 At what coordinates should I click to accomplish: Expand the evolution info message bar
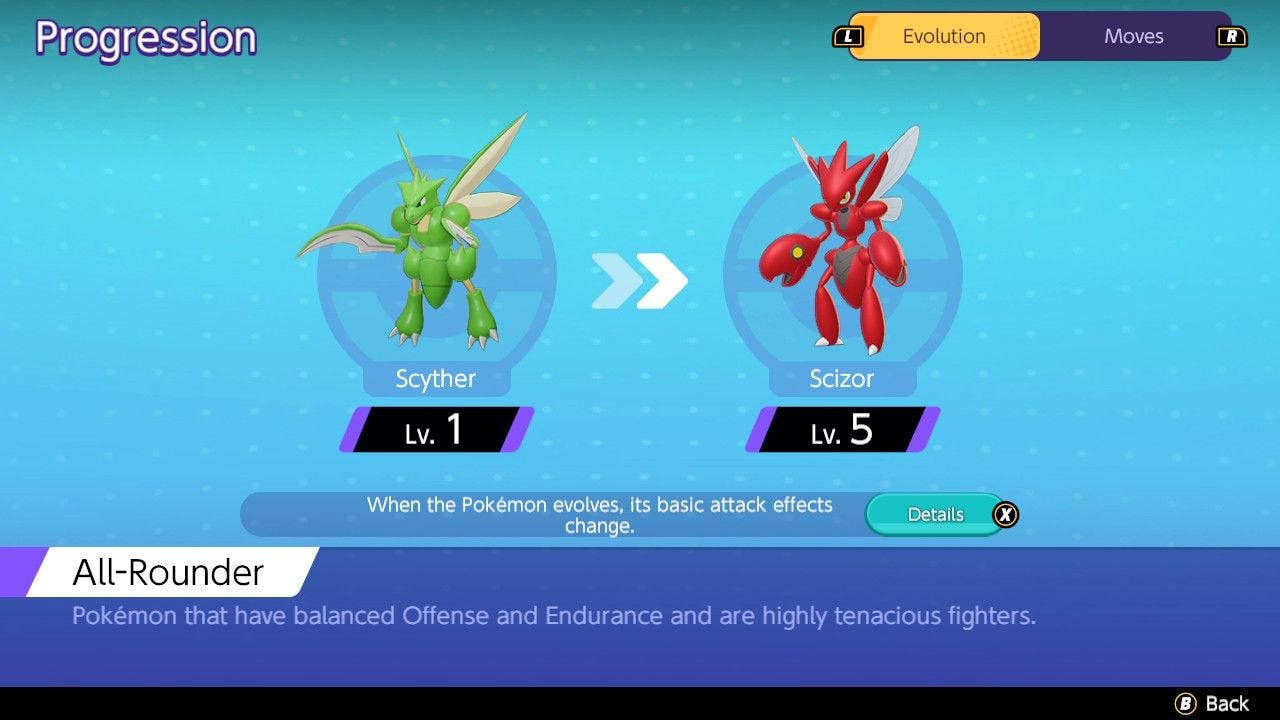600,513
